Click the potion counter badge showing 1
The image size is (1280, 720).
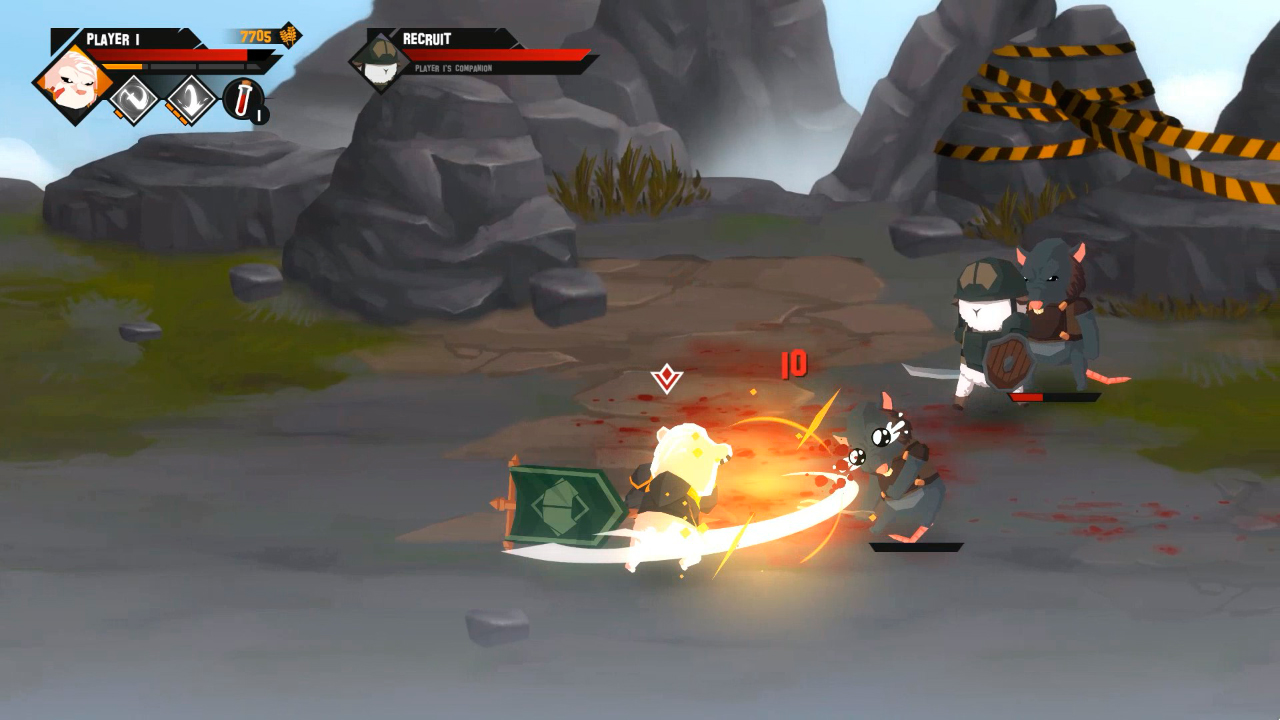click(258, 114)
